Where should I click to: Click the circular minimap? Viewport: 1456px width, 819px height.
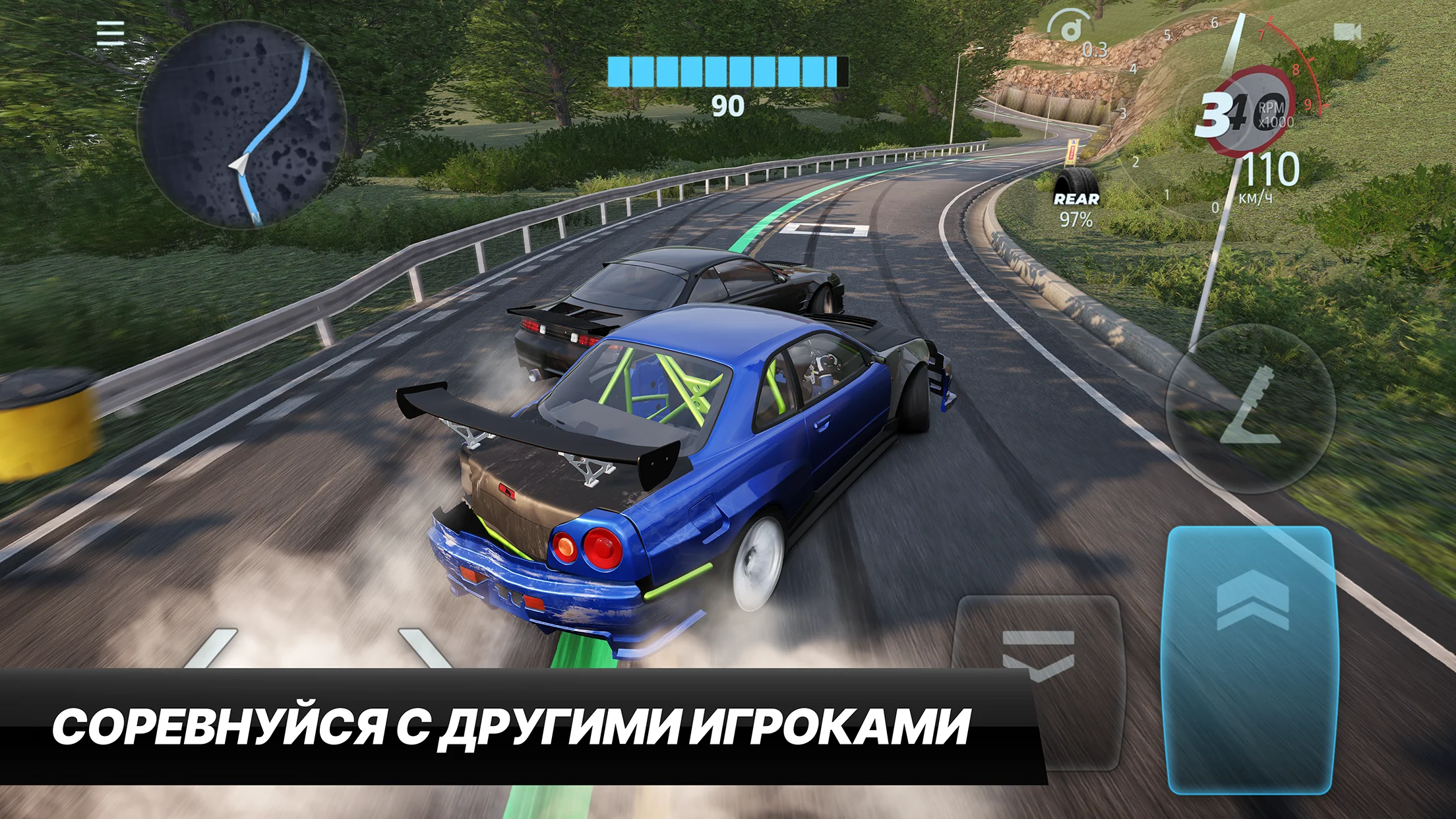point(241,125)
